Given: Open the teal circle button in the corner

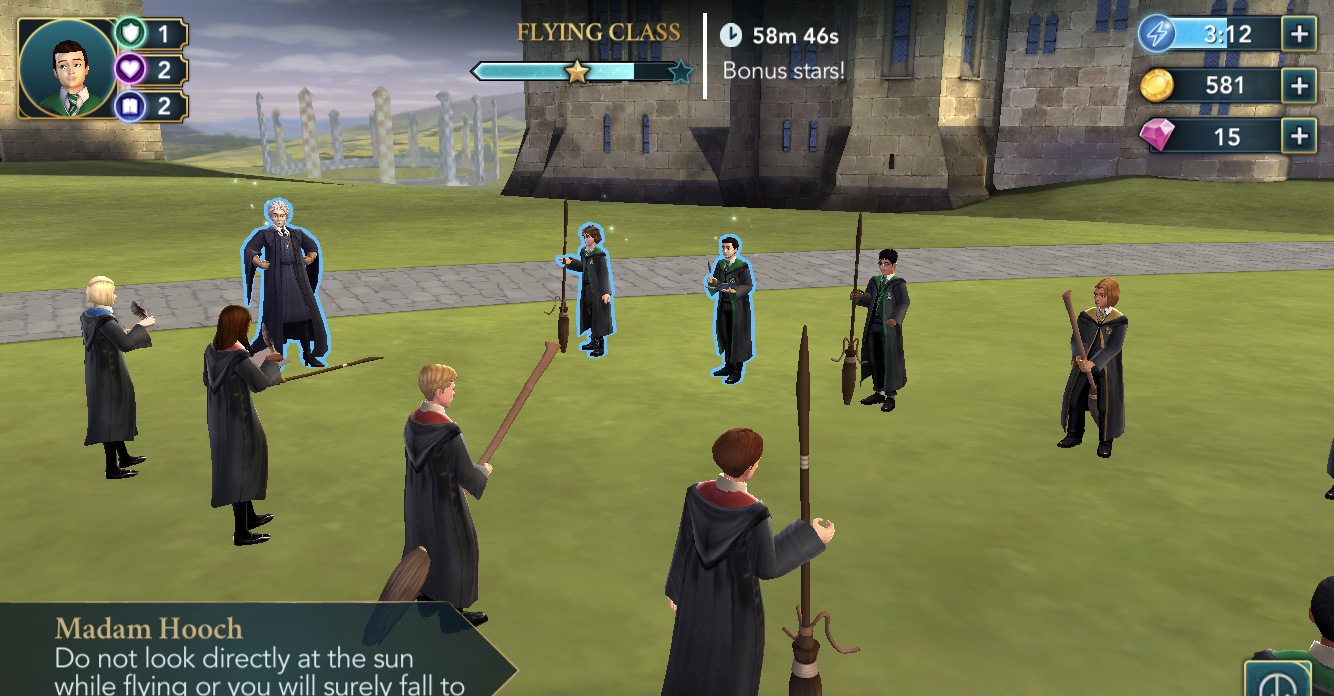Looking at the screenshot, I should tap(1277, 682).
